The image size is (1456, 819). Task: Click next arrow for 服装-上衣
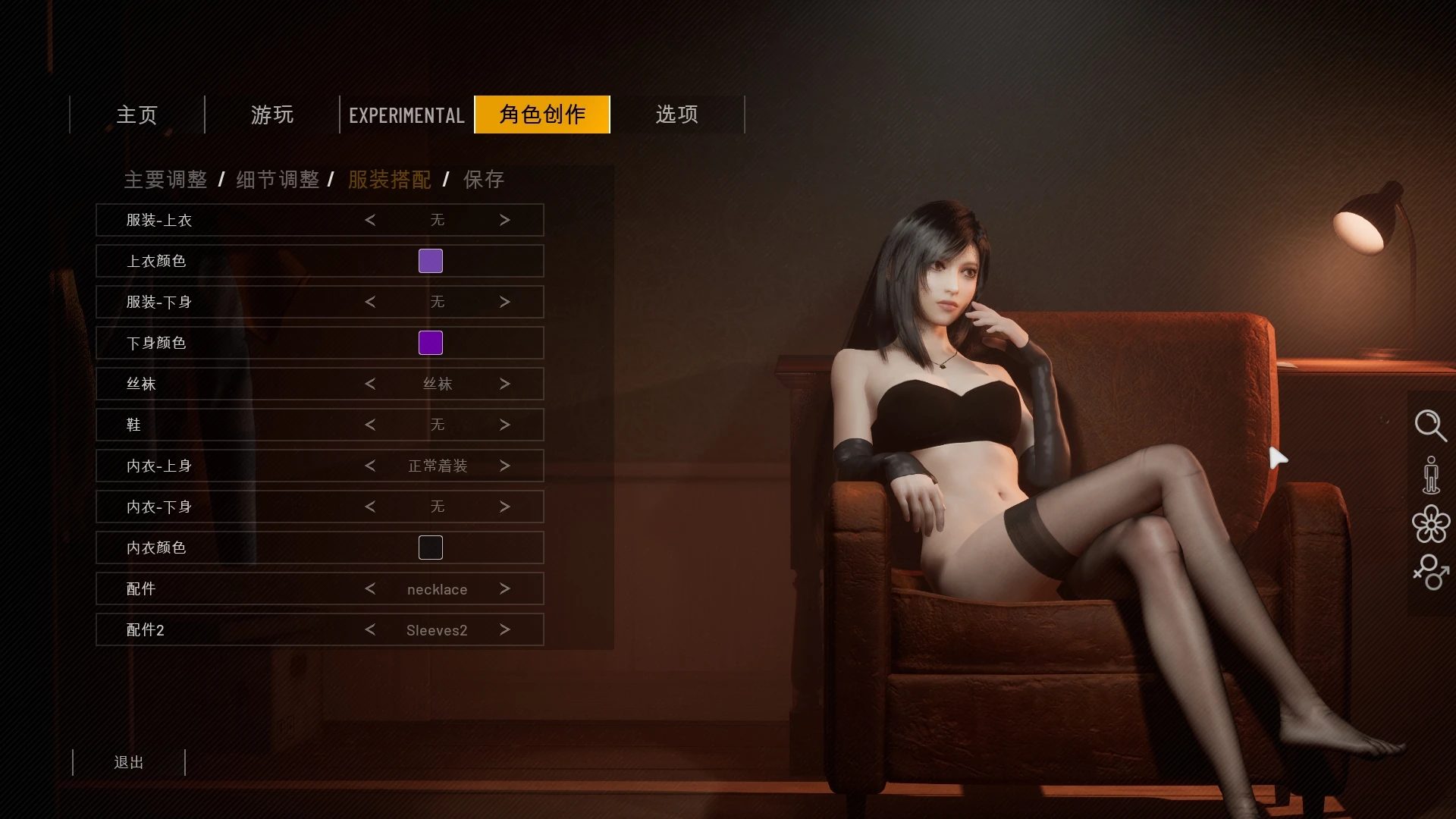[505, 220]
